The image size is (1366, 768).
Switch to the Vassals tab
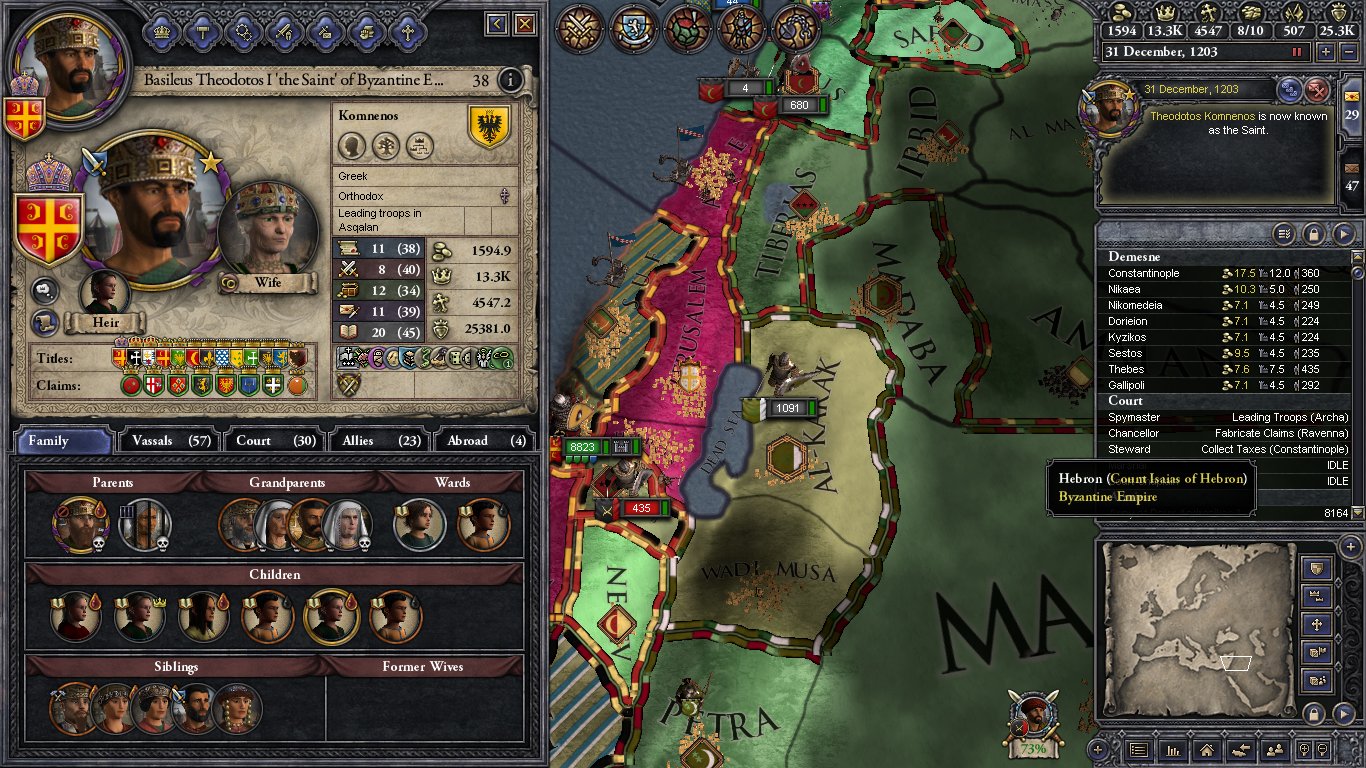[x=166, y=440]
